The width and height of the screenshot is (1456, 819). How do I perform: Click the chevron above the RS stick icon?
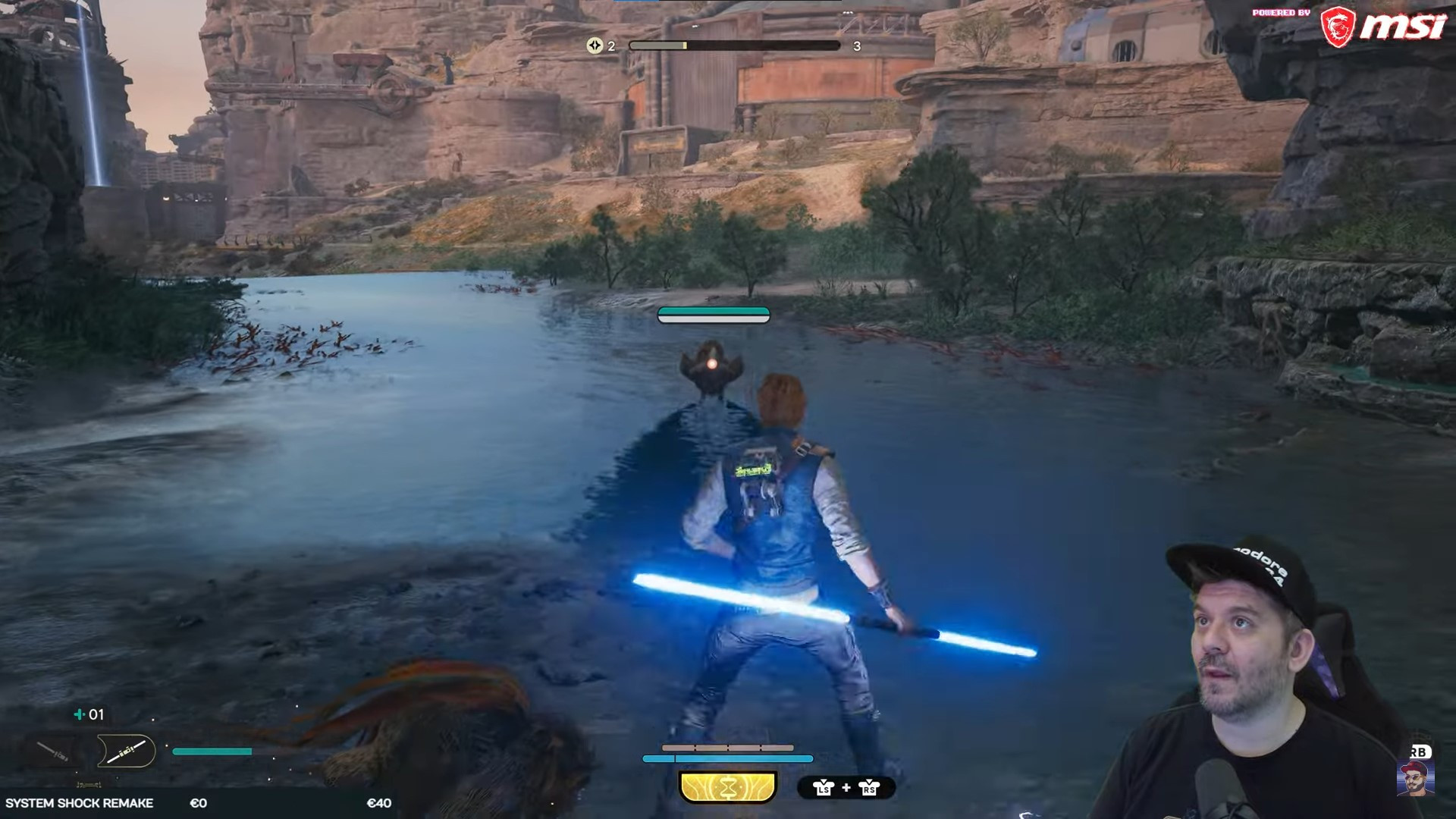pyautogui.click(x=869, y=781)
